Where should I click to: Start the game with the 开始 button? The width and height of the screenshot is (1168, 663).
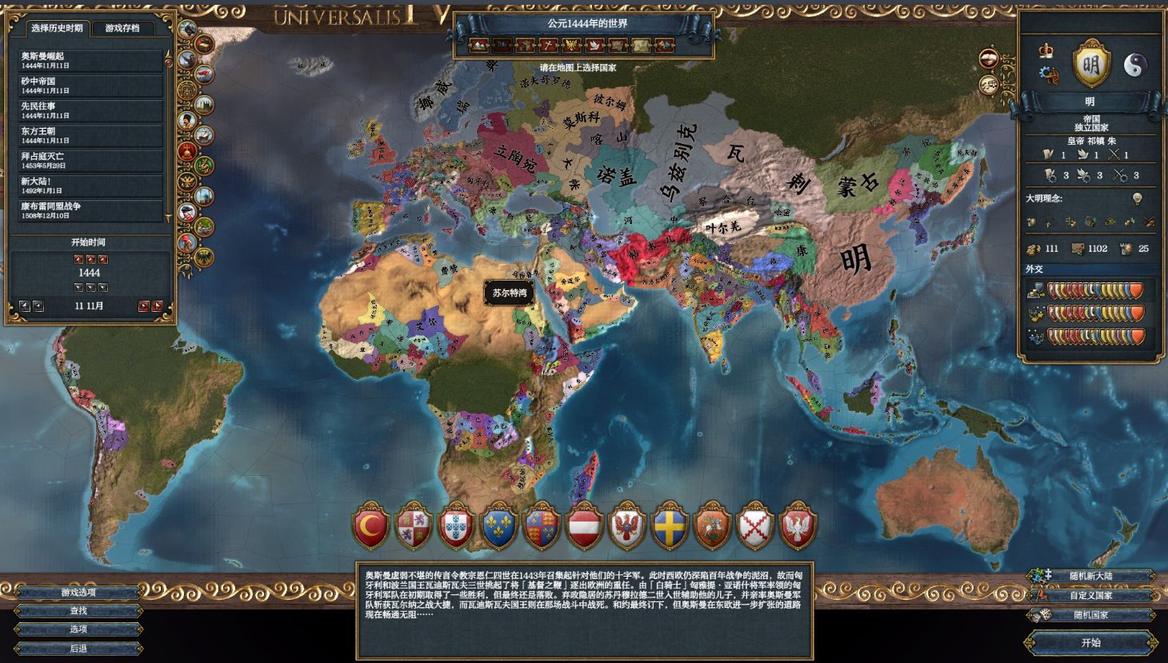coord(1090,642)
